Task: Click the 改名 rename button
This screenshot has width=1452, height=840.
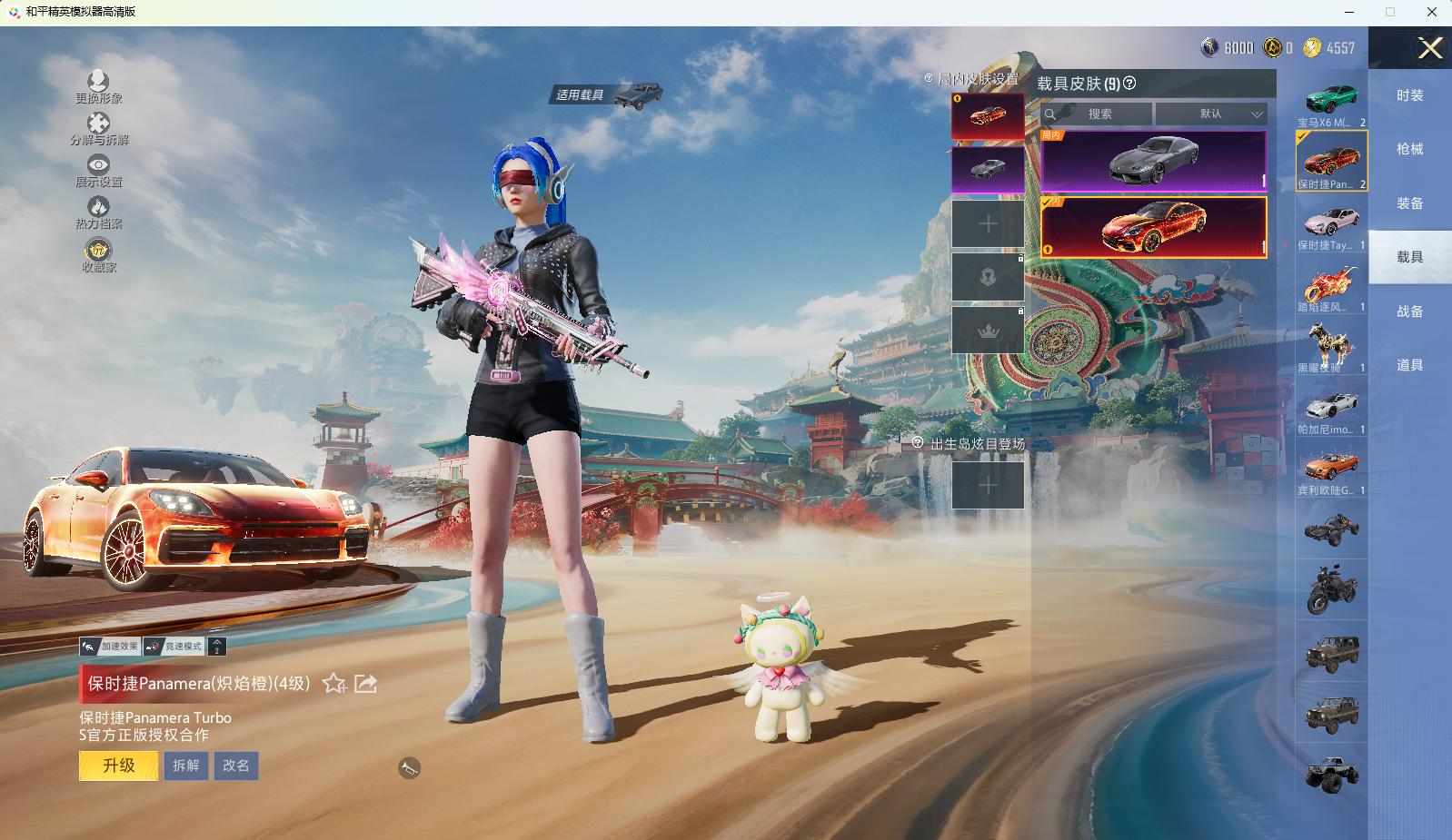Action: 236,766
